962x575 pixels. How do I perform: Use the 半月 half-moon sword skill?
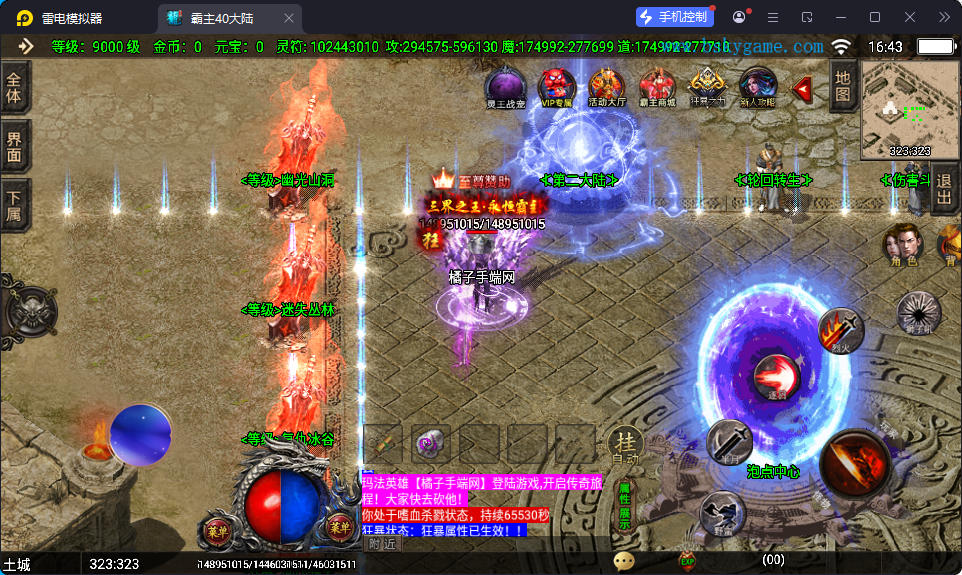click(729, 442)
